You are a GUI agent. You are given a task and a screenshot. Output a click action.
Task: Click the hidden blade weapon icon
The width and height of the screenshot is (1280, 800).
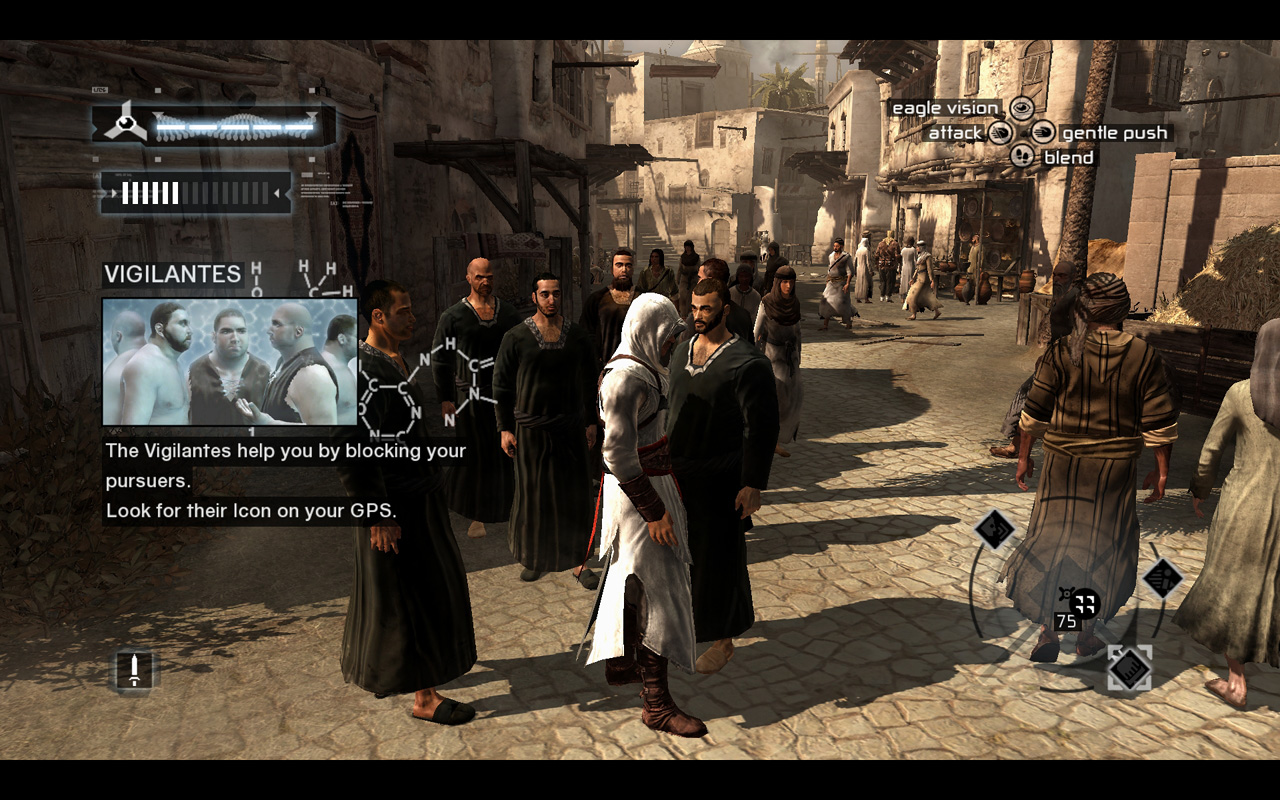(x=134, y=669)
